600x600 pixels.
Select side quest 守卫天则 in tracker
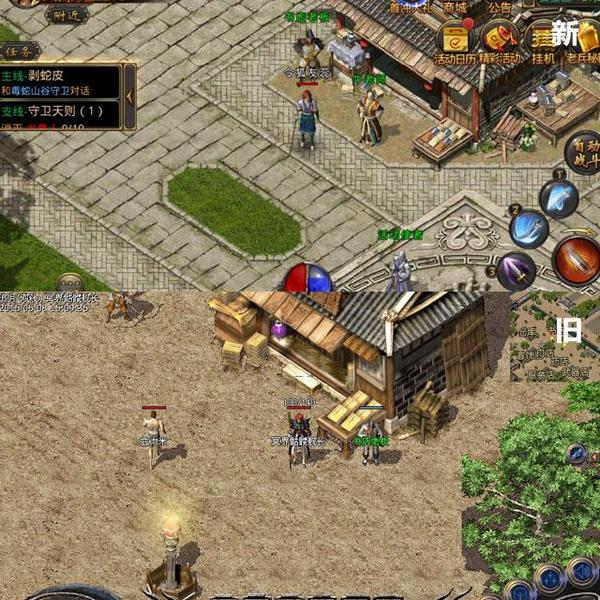60,111
